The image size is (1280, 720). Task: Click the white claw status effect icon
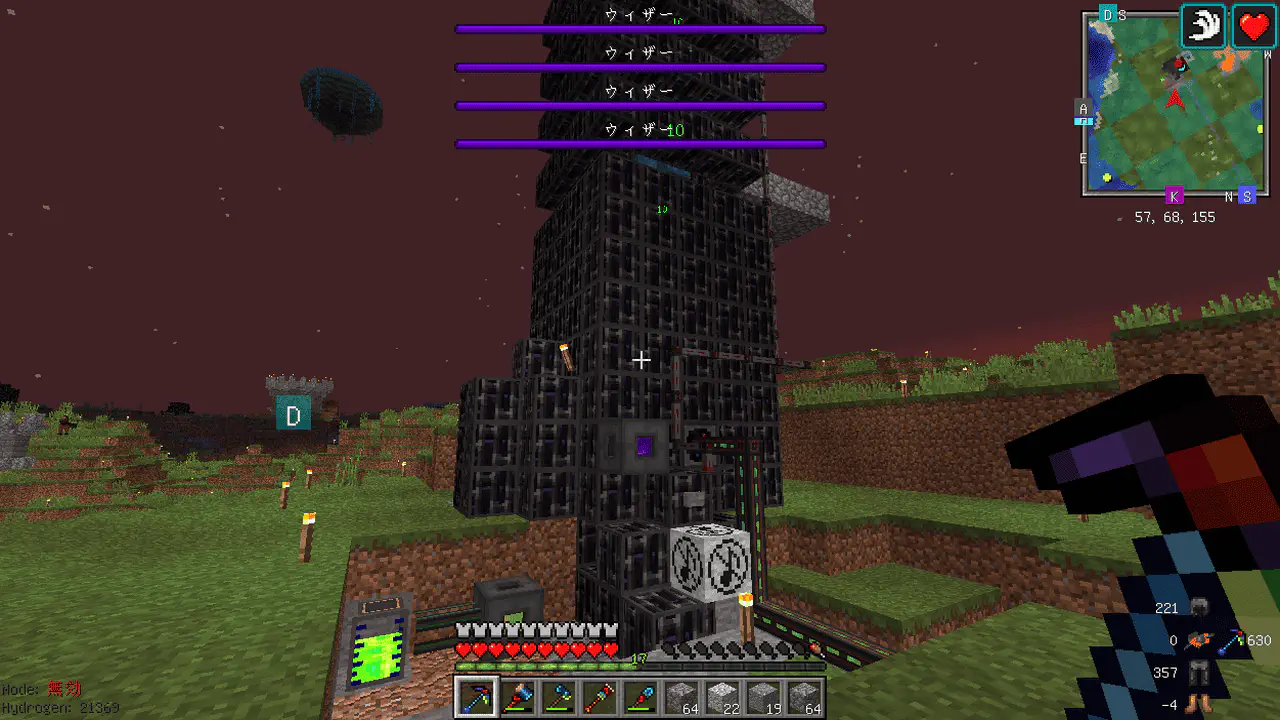1204,25
